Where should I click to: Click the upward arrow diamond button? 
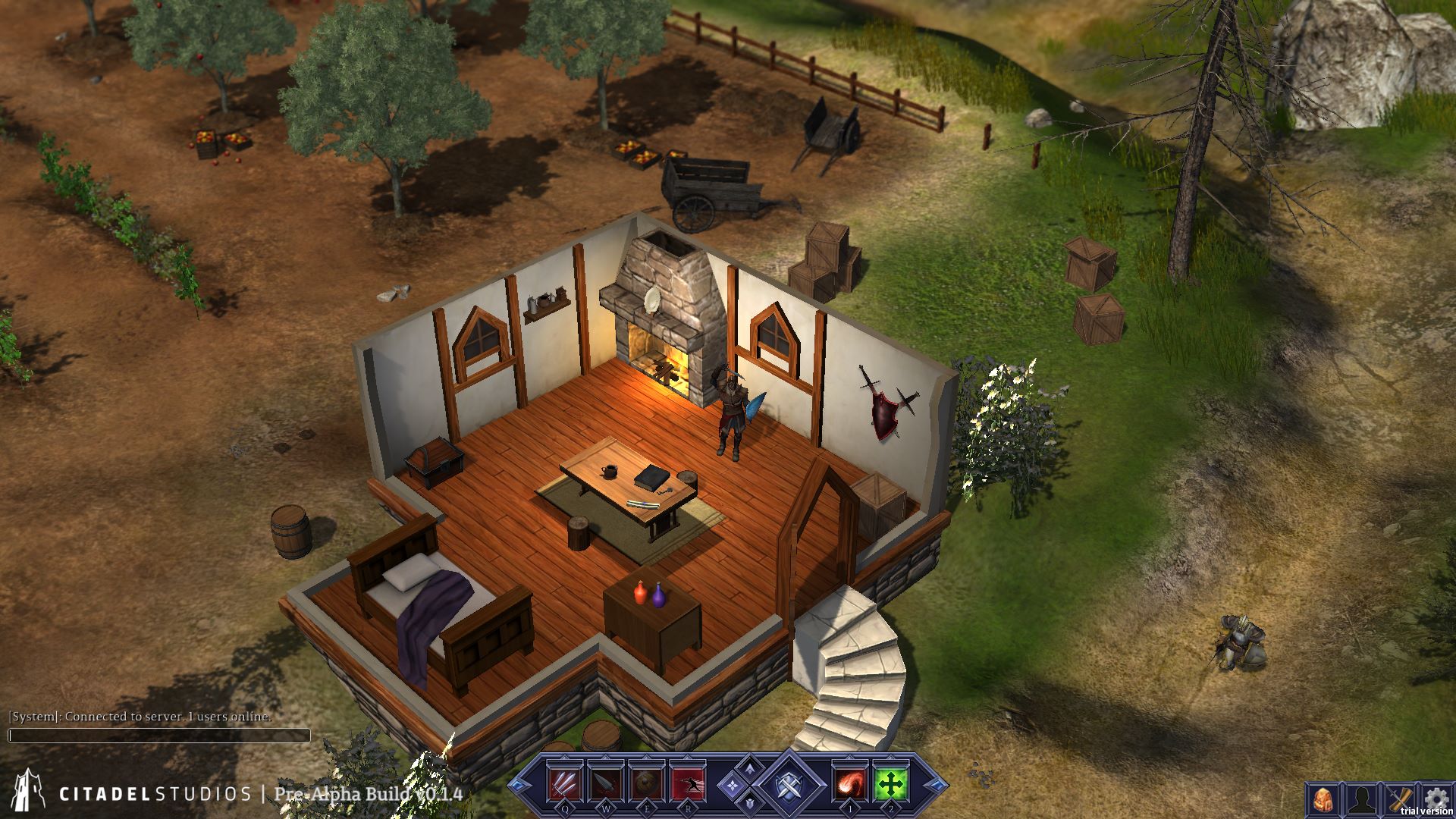[x=750, y=769]
